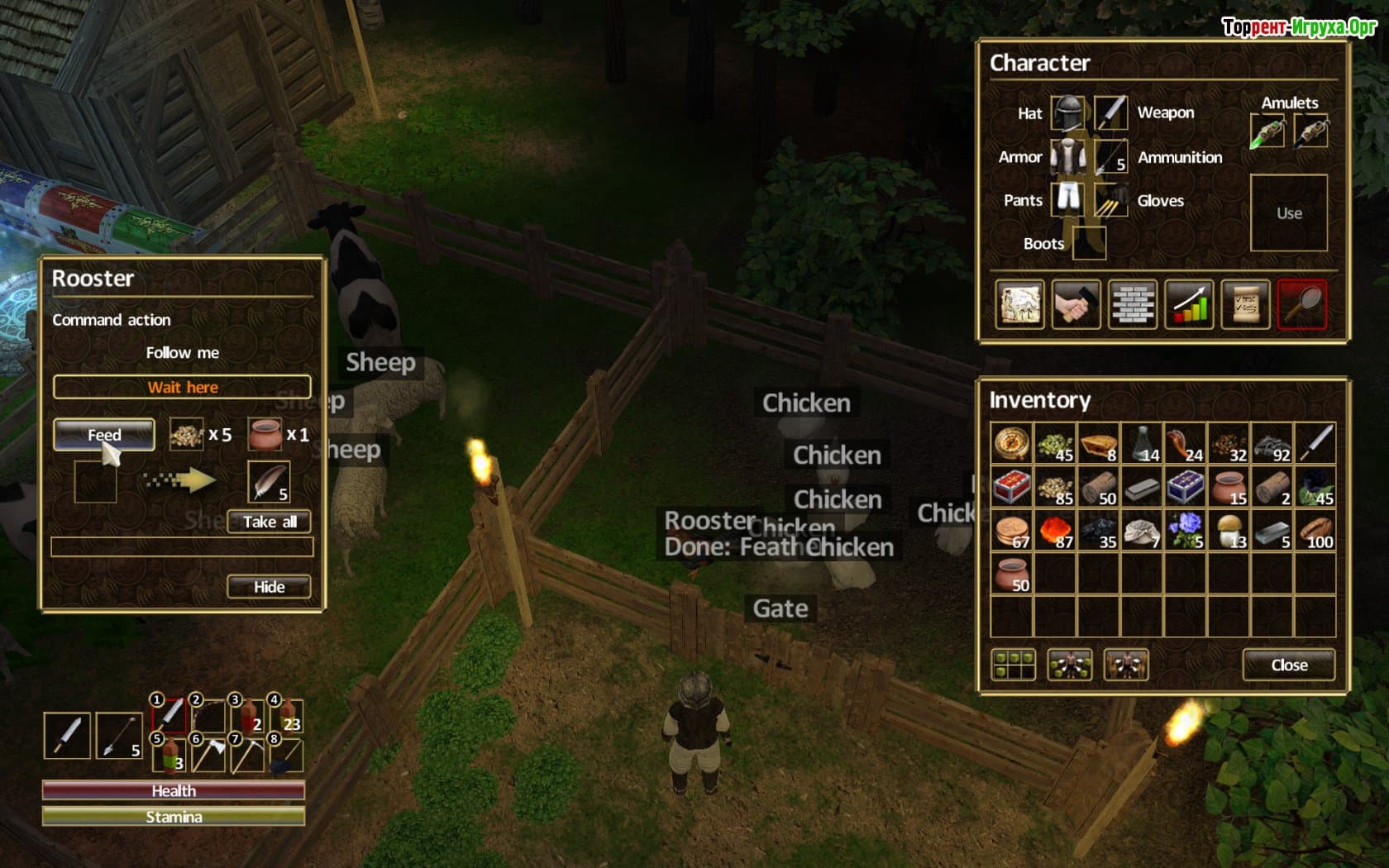Select the mushroom stack of 13

tap(1229, 531)
